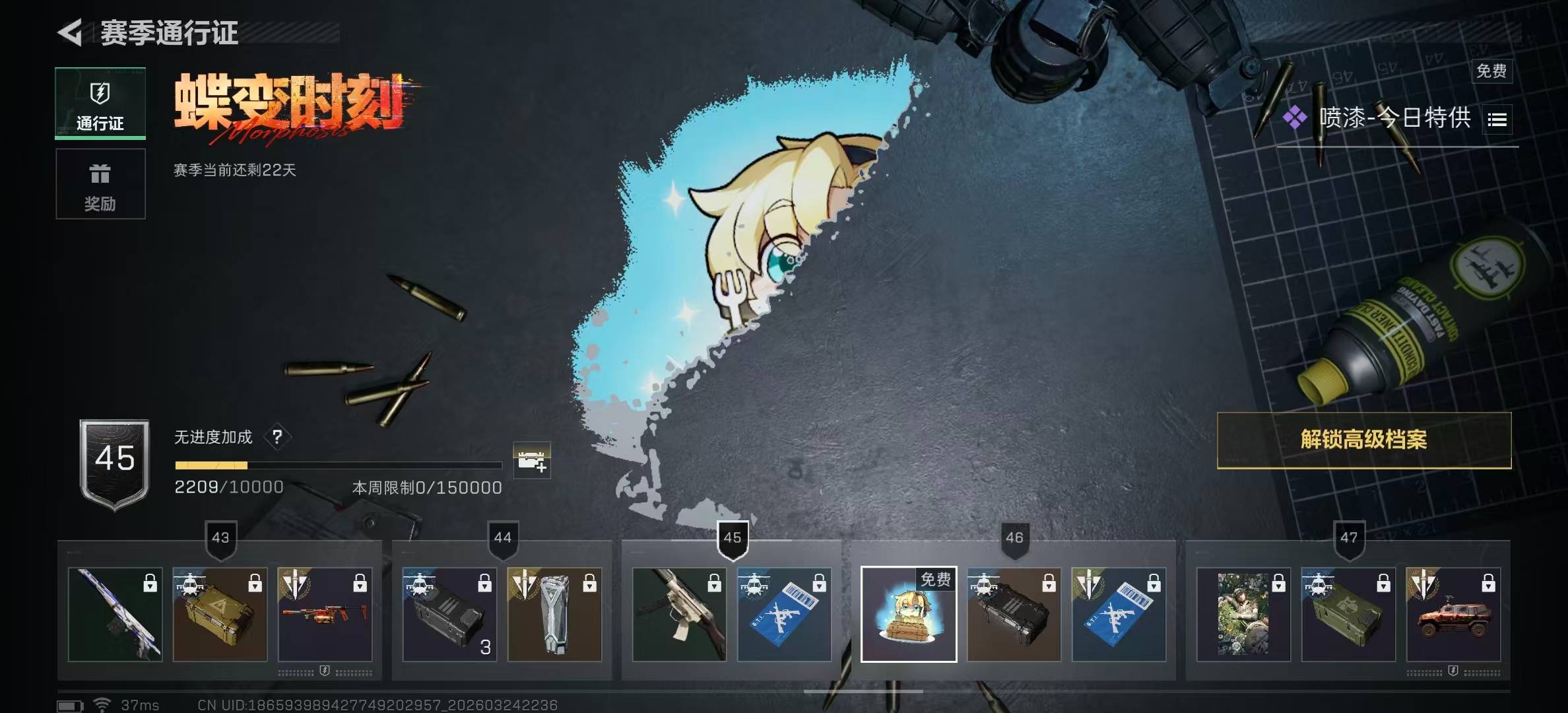This screenshot has height=713, width=1568.
Task: Pick the orange machine gun reward tile
Action: pos(325,614)
